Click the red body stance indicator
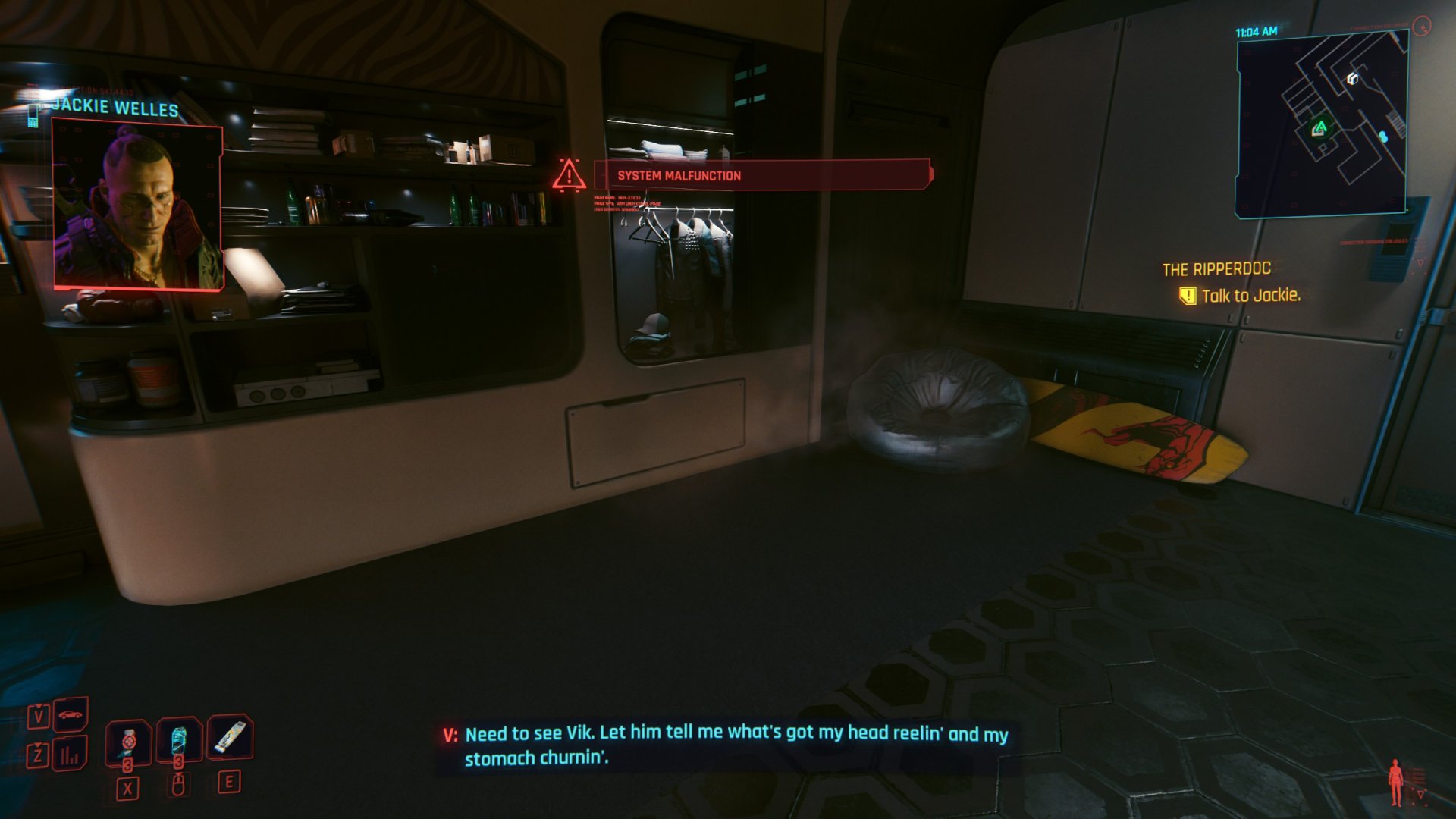This screenshot has height=819, width=1456. click(x=1395, y=782)
